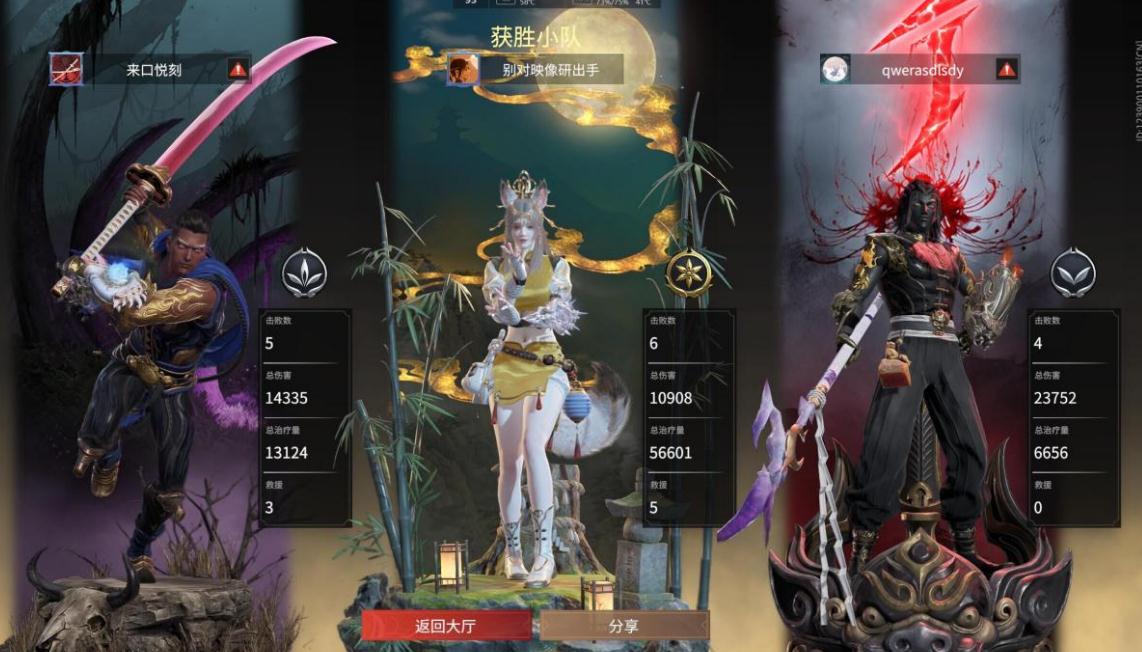Report player 来口悦刻 via warning icon
The width and height of the screenshot is (1142, 652).
click(238, 69)
